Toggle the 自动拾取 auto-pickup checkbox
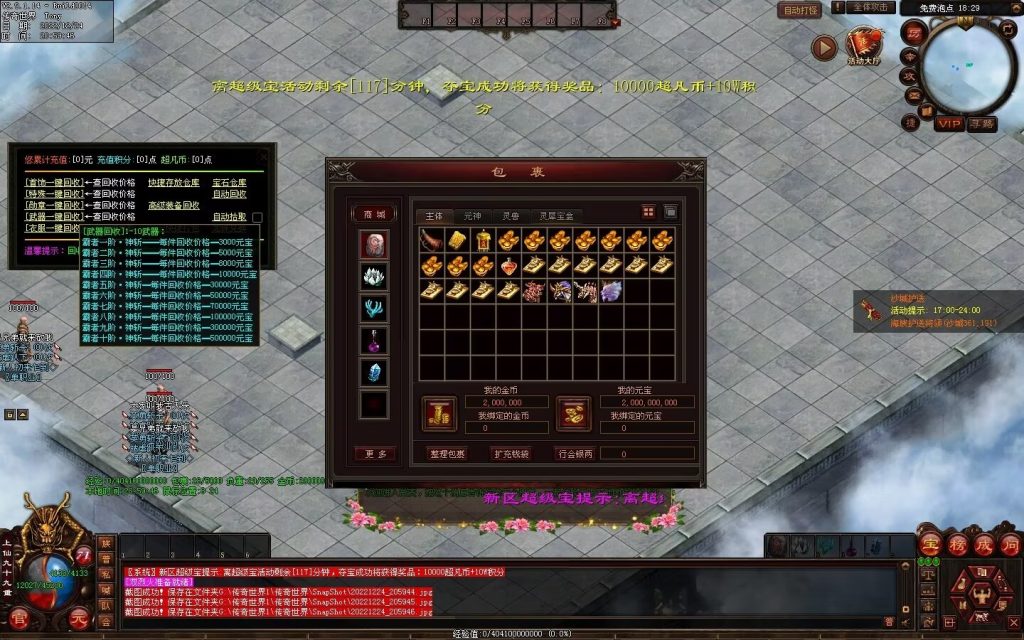Screen dimensions: 1024x640 pos(257,217)
